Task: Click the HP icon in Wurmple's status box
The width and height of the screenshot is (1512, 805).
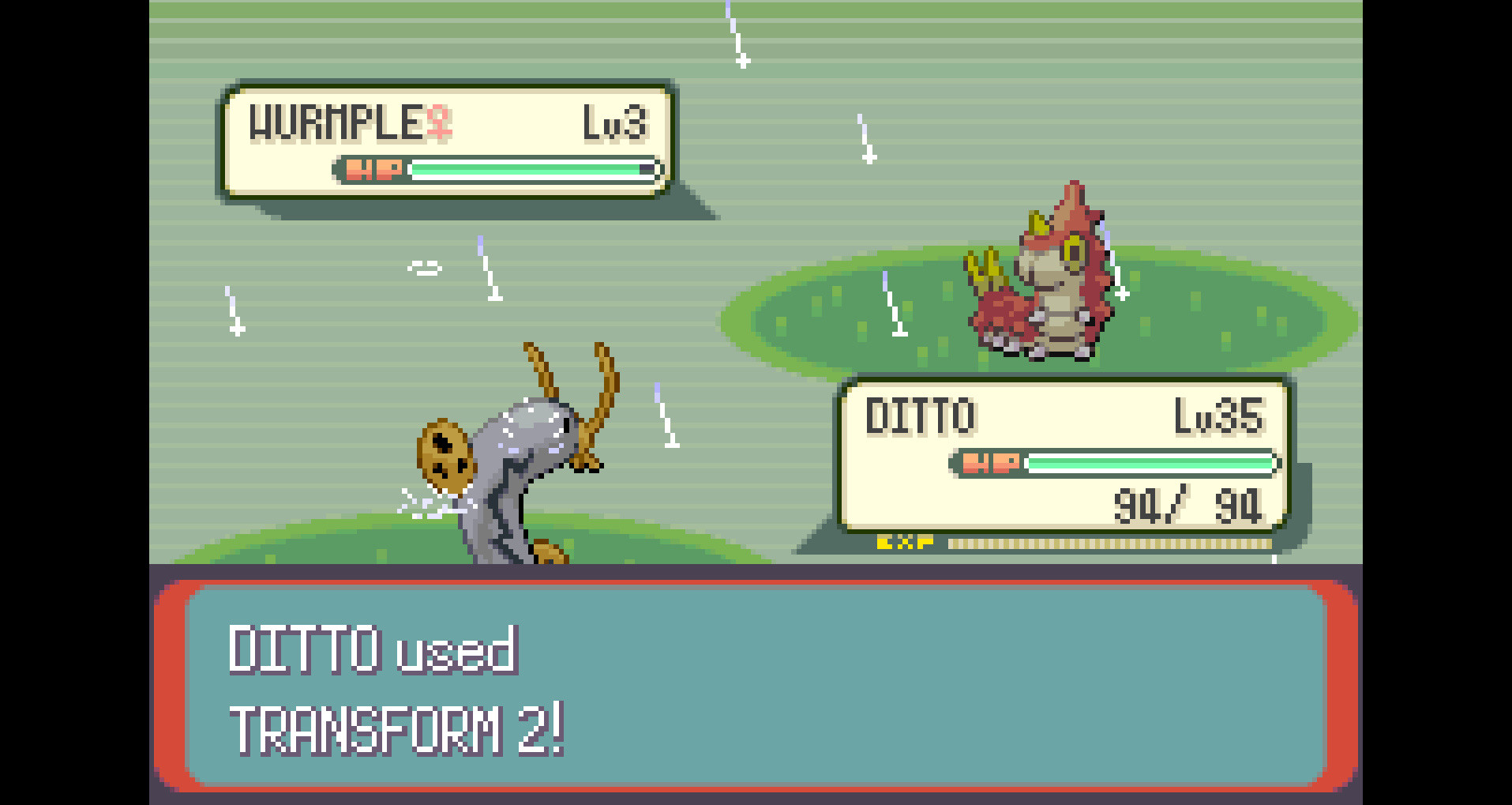Action: coord(373,169)
